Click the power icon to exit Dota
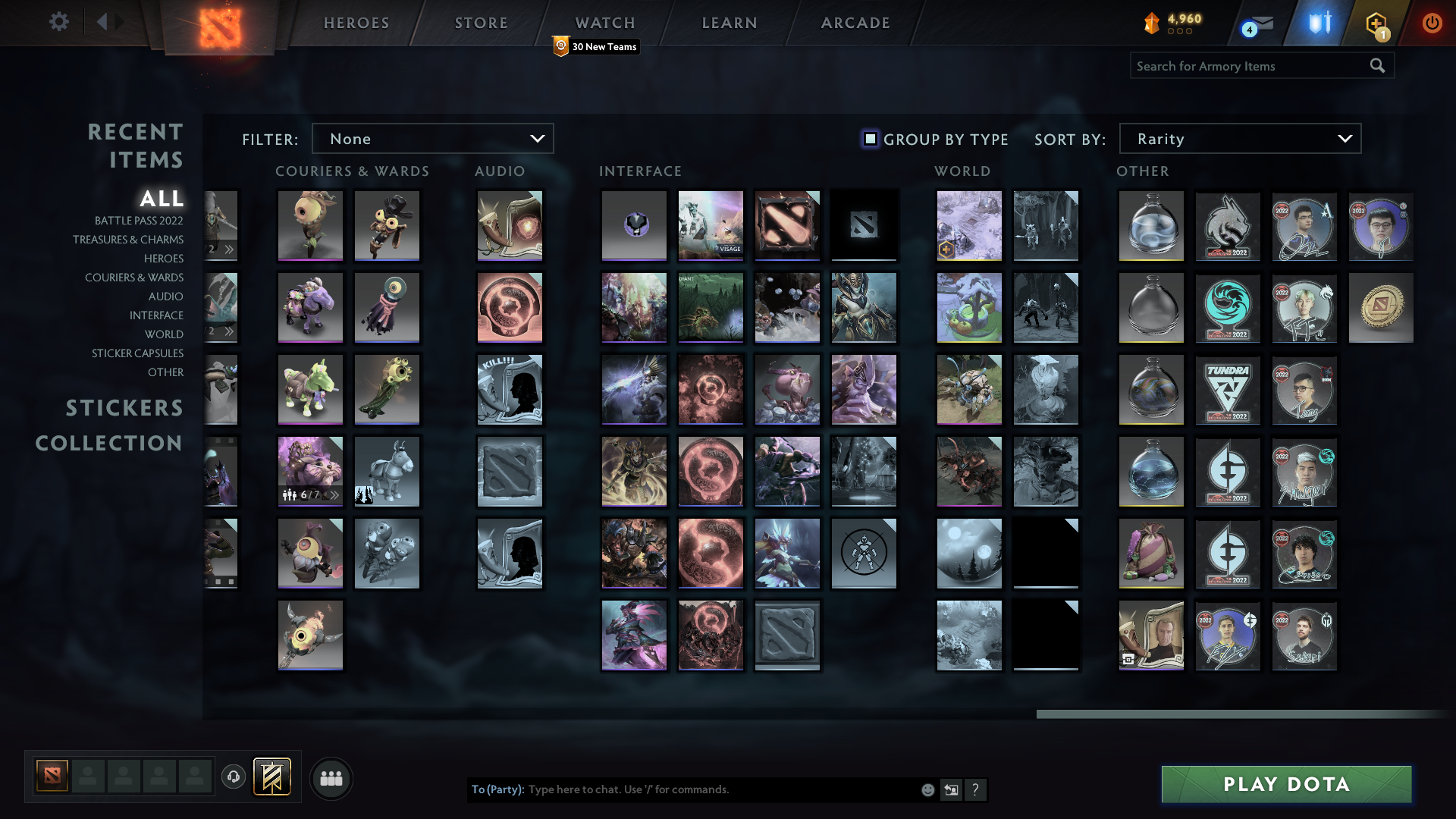Image resolution: width=1456 pixels, height=819 pixels. (1432, 23)
